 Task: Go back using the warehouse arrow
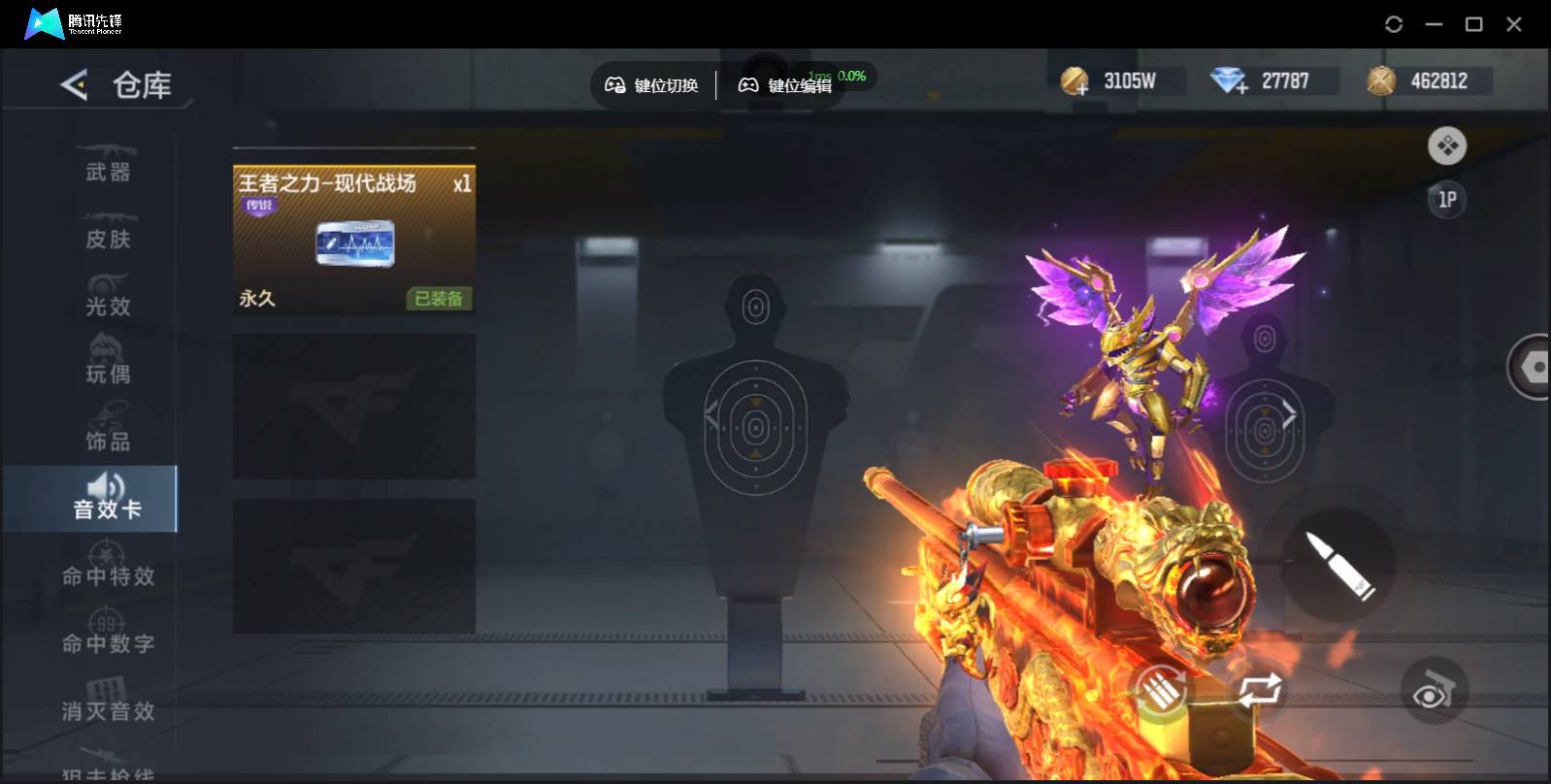(x=75, y=85)
